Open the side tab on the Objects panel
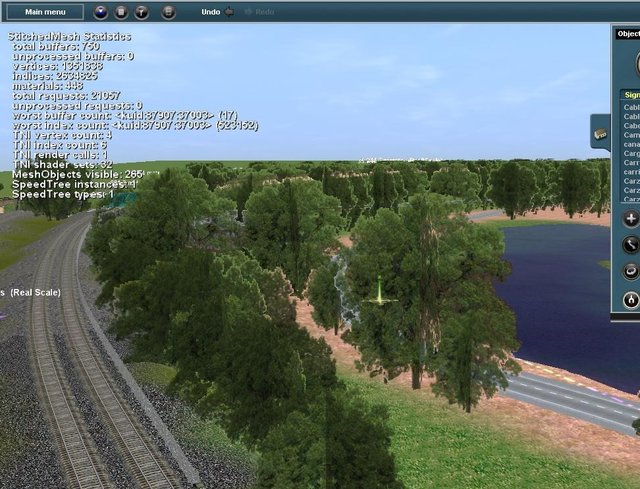Viewport: 640px width, 489px height. pyautogui.click(x=601, y=134)
